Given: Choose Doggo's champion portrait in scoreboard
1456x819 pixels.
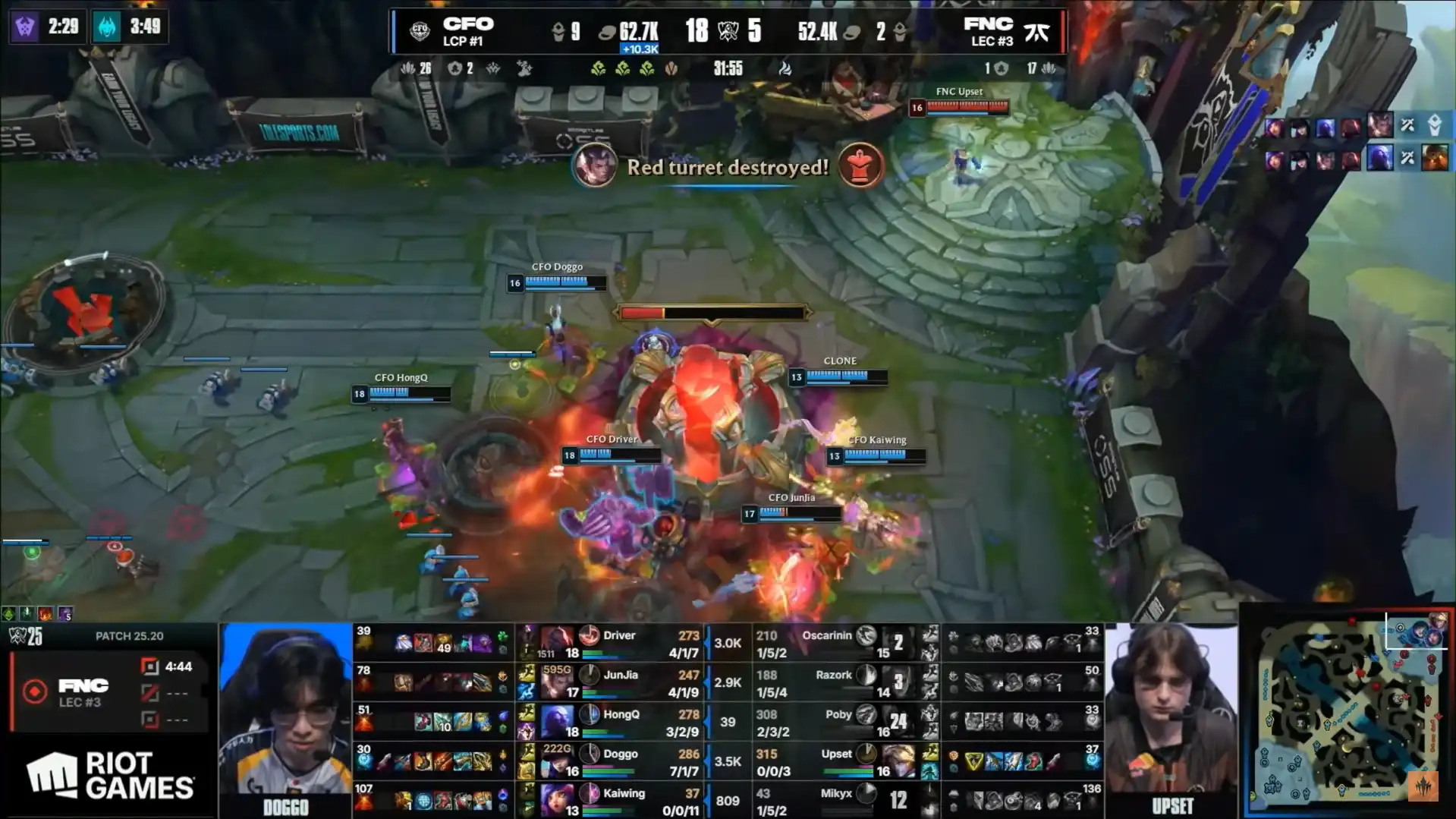Looking at the screenshot, I should click(558, 761).
